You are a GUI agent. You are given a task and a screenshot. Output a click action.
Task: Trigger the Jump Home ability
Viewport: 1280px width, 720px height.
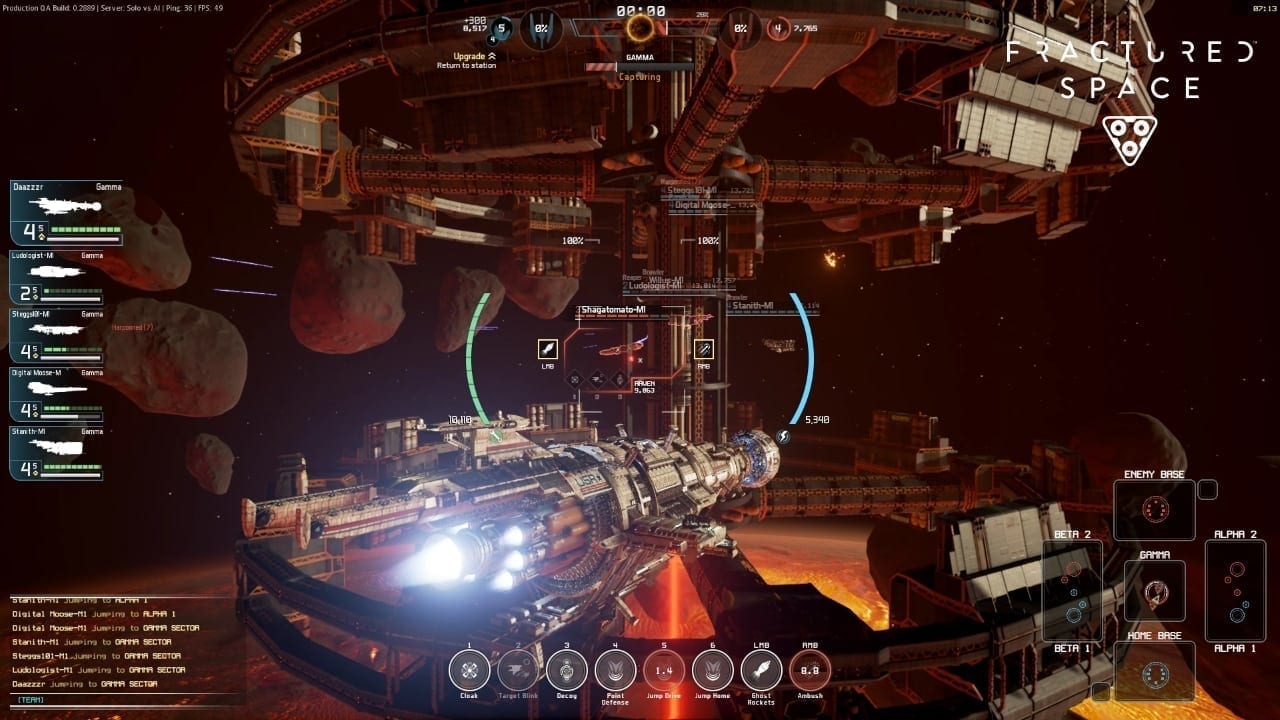(713, 670)
